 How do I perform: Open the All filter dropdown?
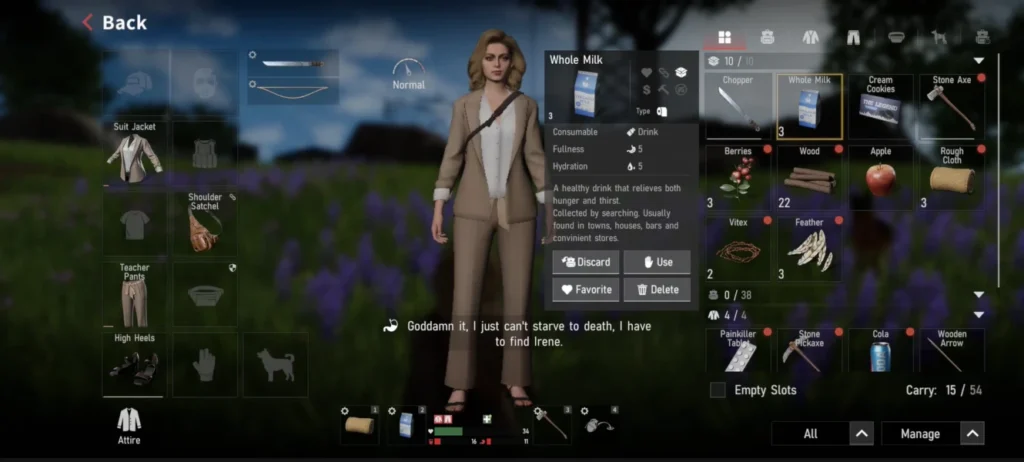pos(822,433)
